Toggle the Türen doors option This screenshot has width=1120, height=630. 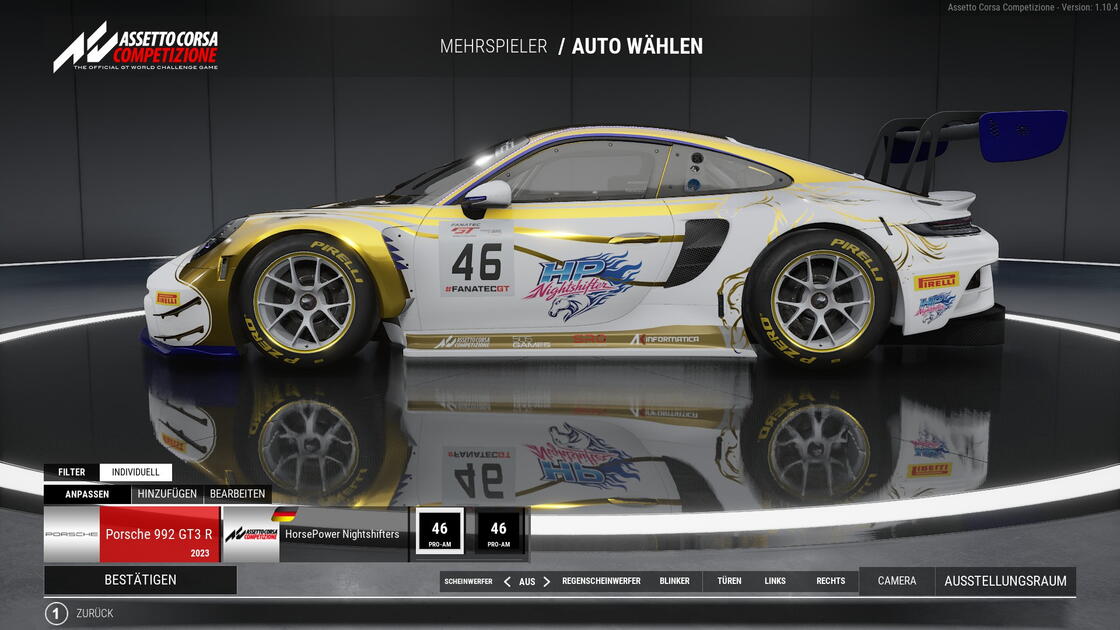[729, 581]
